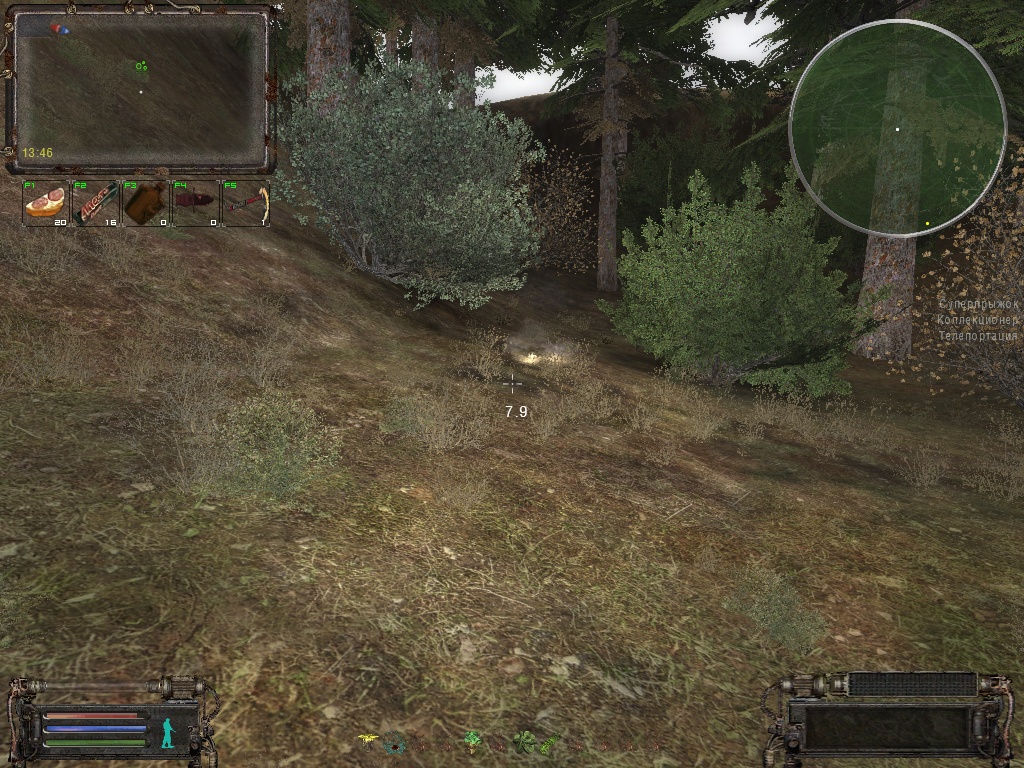Image resolution: width=1024 pixels, height=768 pixels.
Task: Click the green anomaly marker on the minimap
Action: [x=142, y=67]
